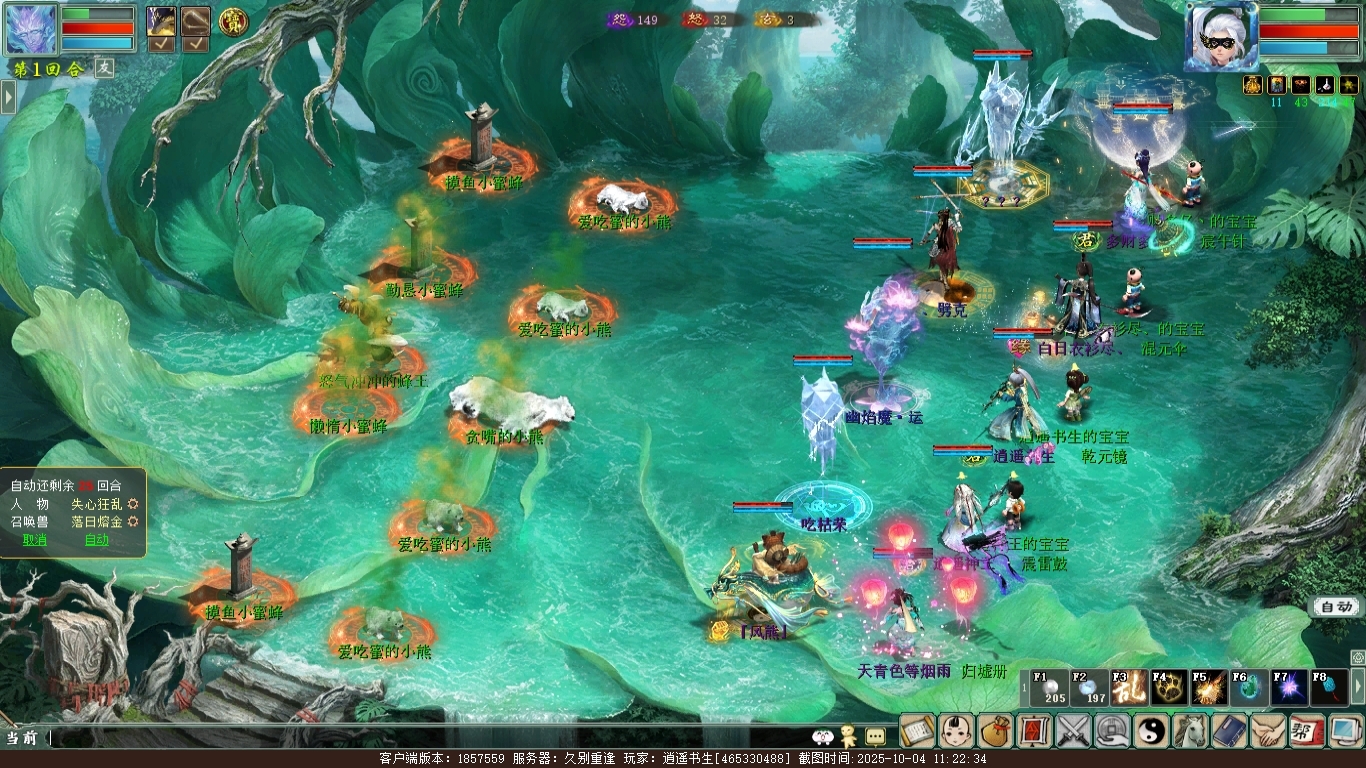Open the crossed swords menu icon
Screen dimensions: 1366x768
click(x=1073, y=731)
